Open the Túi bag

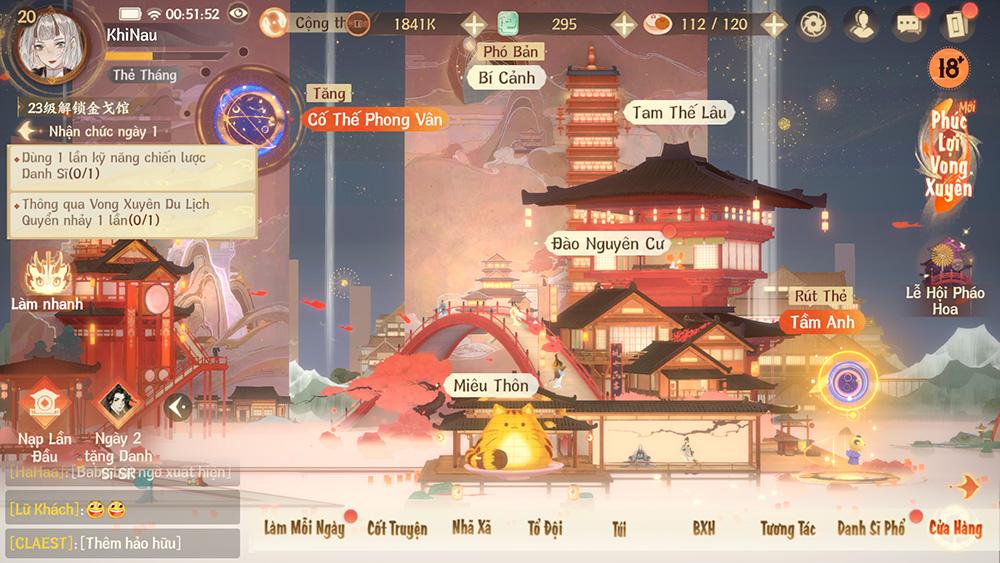pyautogui.click(x=619, y=527)
